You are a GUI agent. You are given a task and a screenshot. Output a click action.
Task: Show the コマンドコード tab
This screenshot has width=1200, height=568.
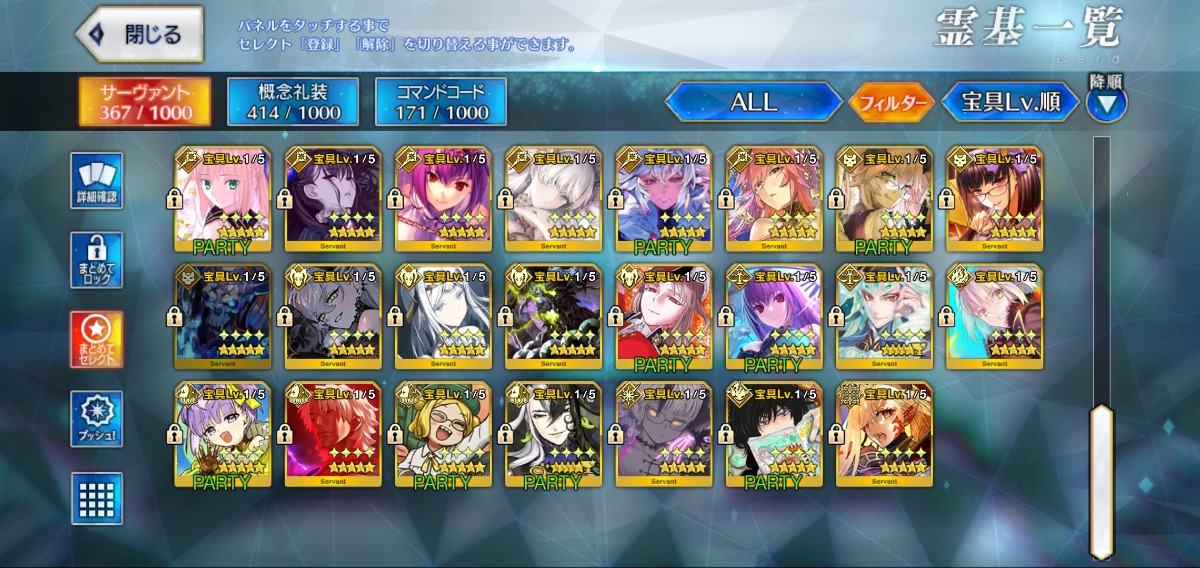point(440,102)
